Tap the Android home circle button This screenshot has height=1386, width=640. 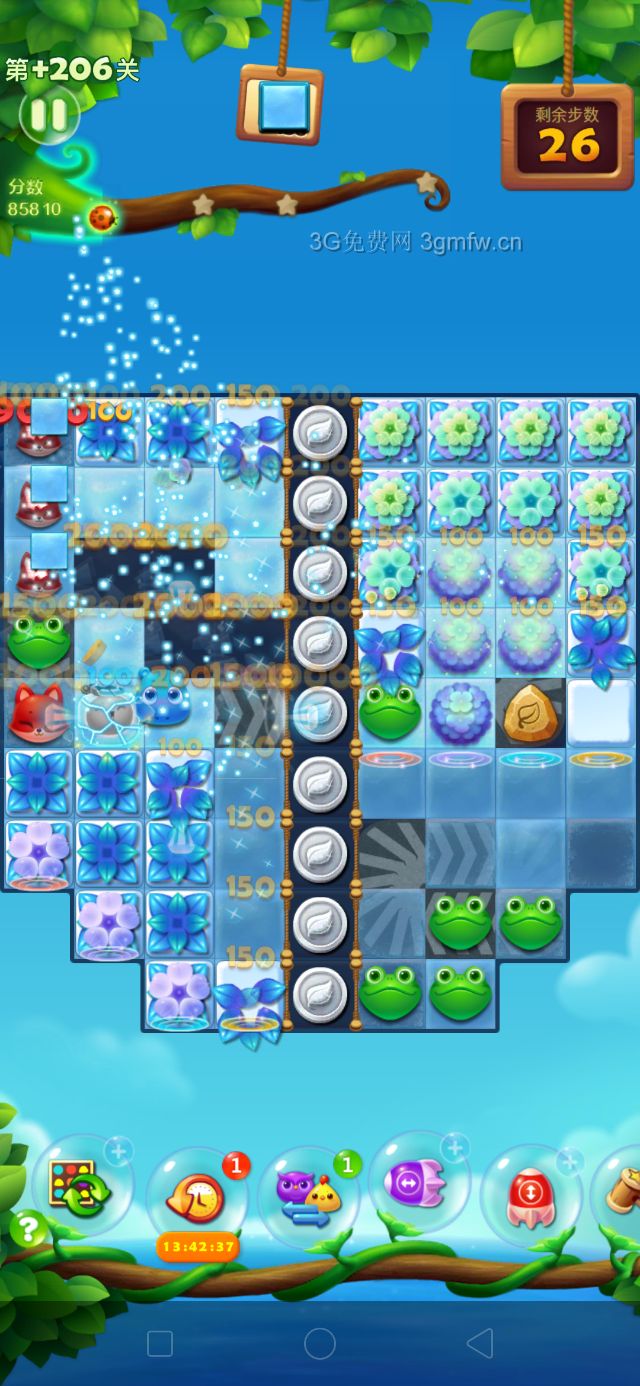(x=319, y=1343)
